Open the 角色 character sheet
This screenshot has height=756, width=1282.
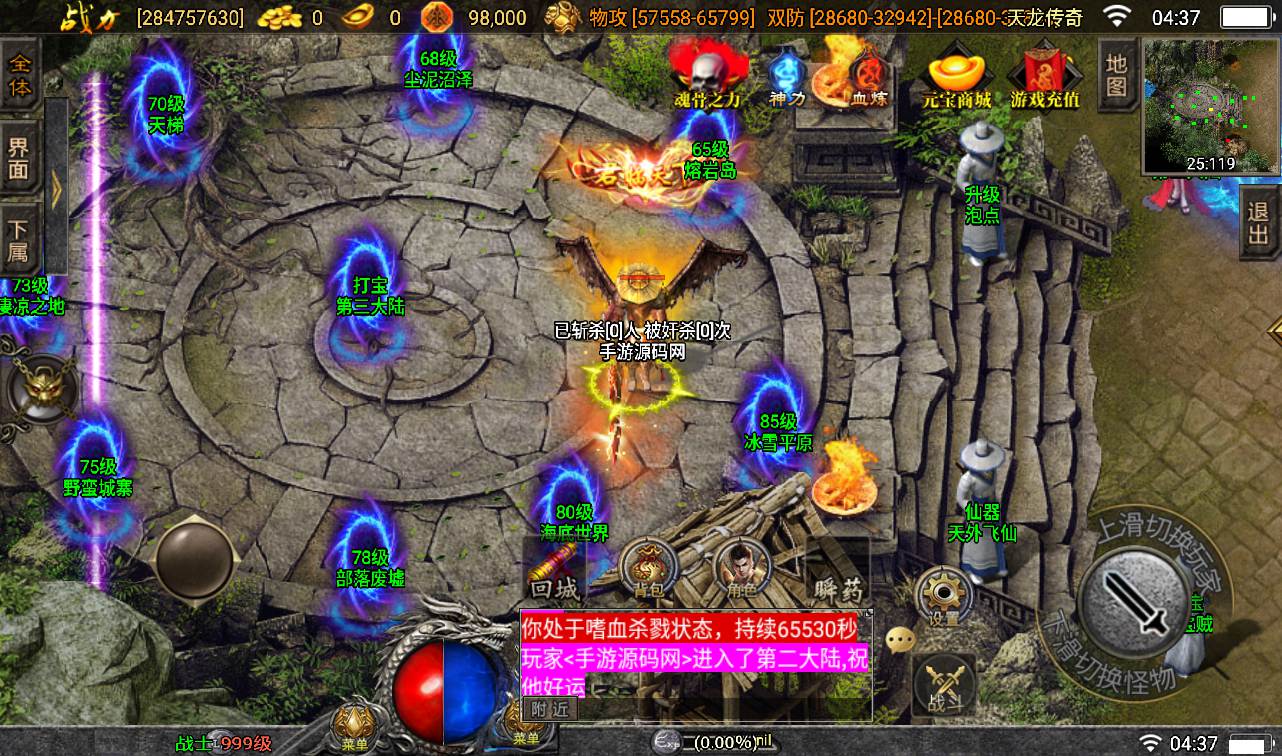742,570
